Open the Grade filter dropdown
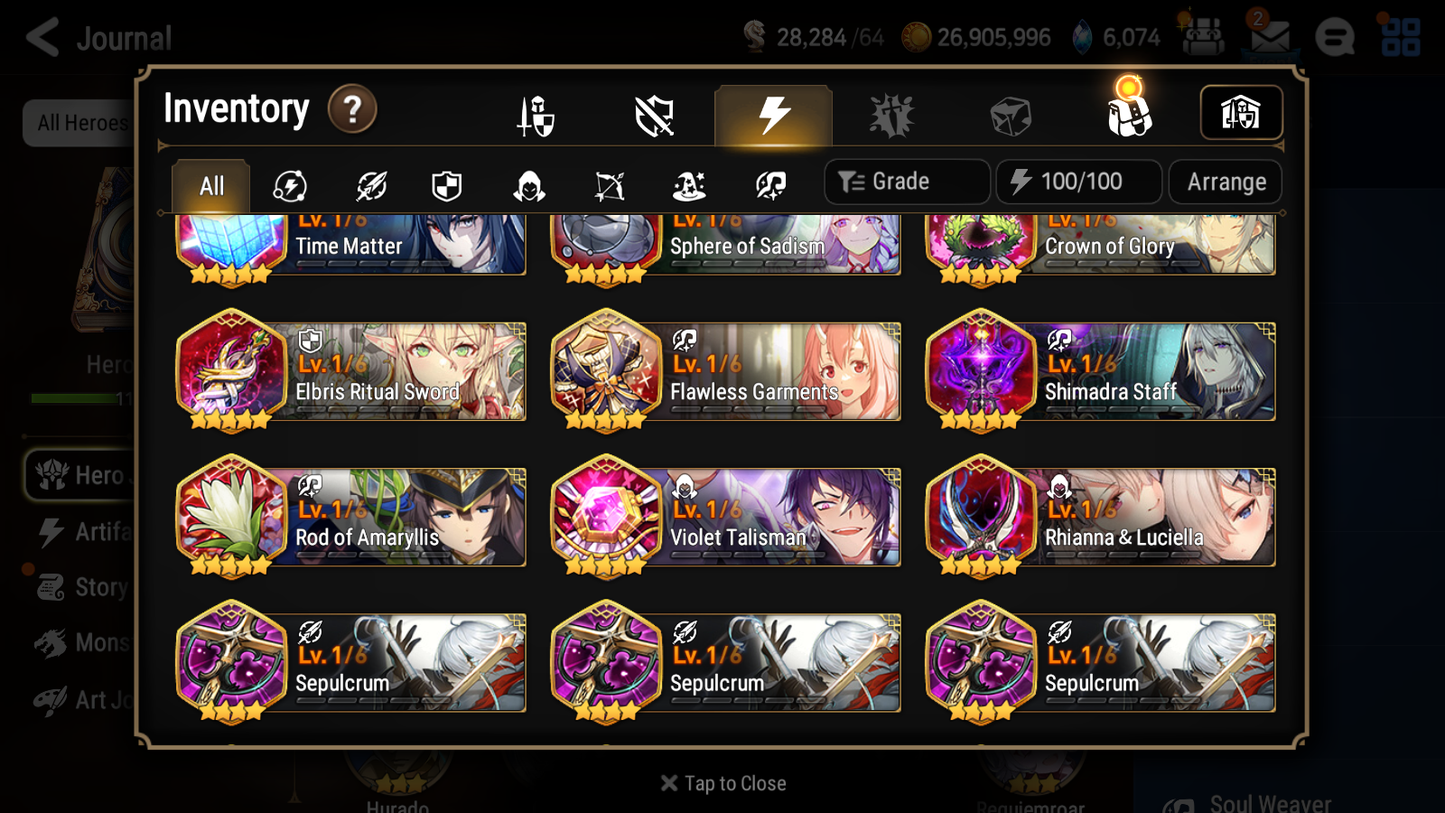 (x=906, y=181)
